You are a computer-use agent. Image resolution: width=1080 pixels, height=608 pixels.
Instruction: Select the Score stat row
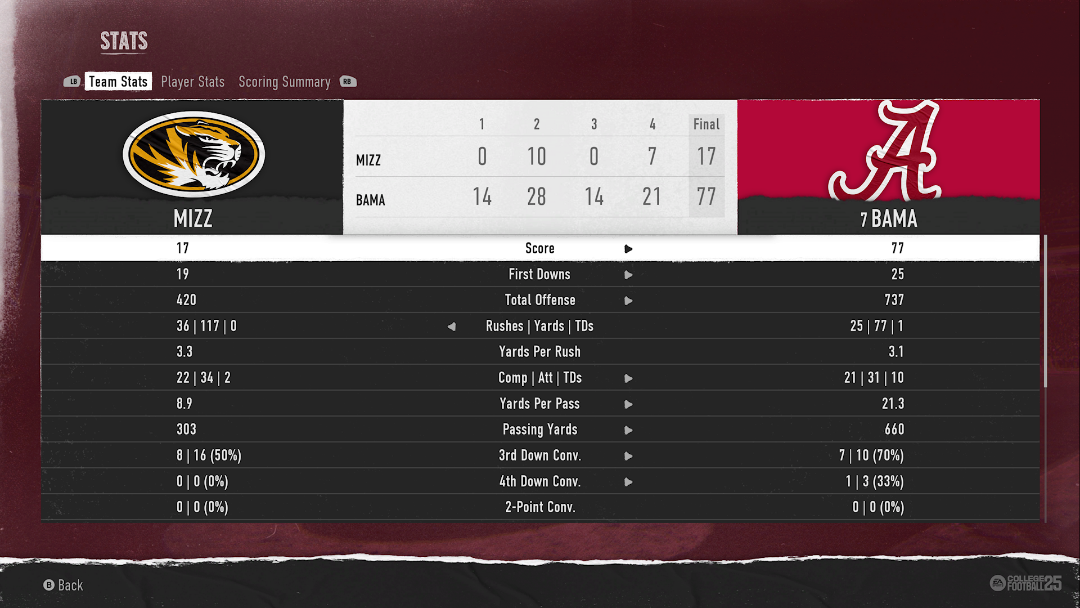coord(540,248)
